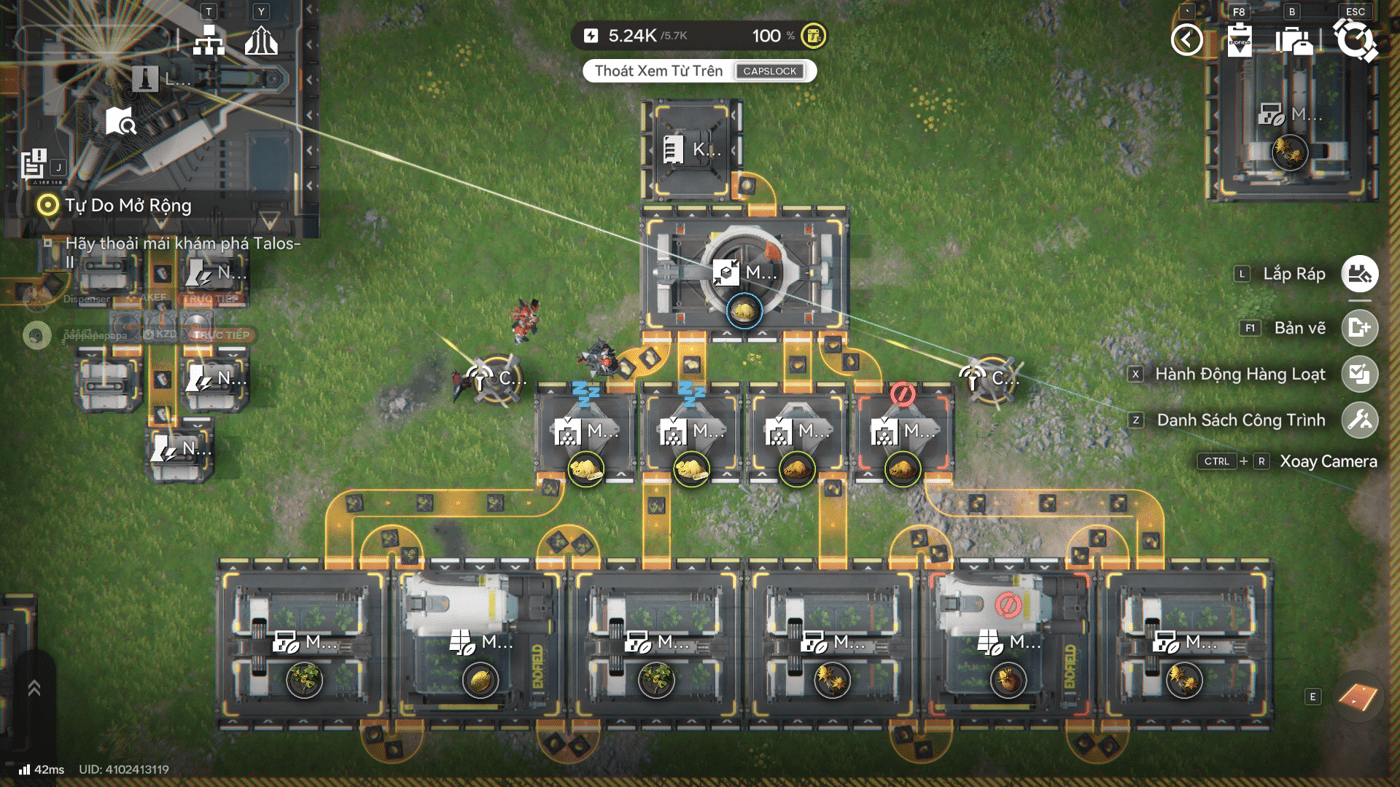Open the hierarchy tree diagram icon
Viewport: 1400px width, 787px height.
pos(208,41)
